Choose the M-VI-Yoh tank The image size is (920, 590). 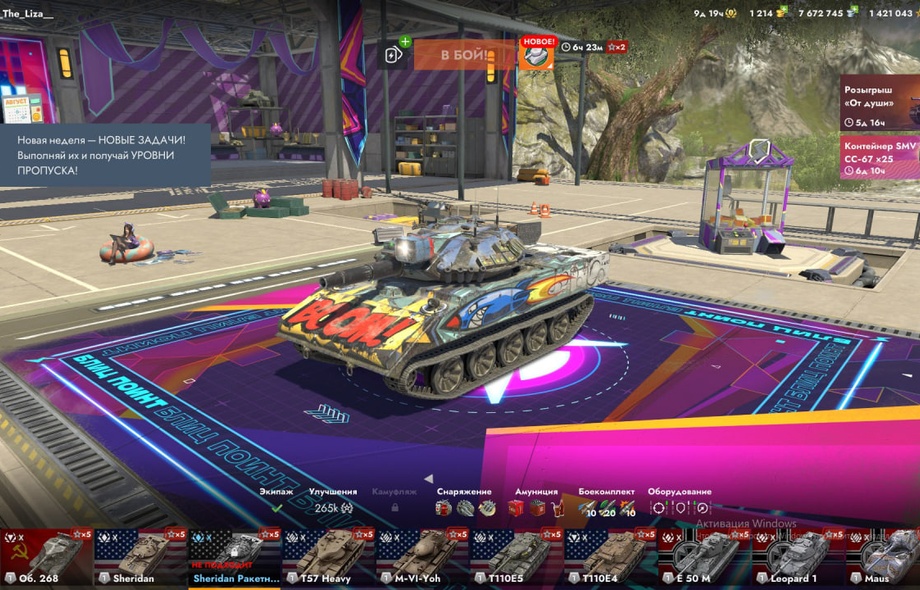423,557
